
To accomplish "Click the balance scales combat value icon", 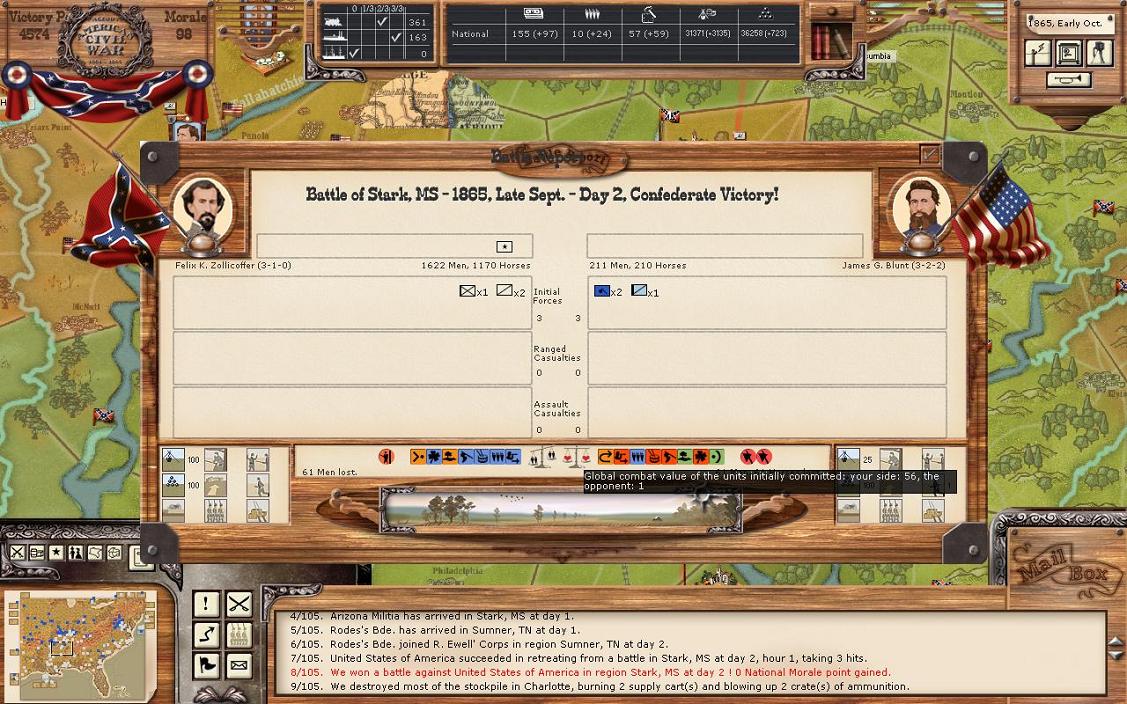I will 543,457.
